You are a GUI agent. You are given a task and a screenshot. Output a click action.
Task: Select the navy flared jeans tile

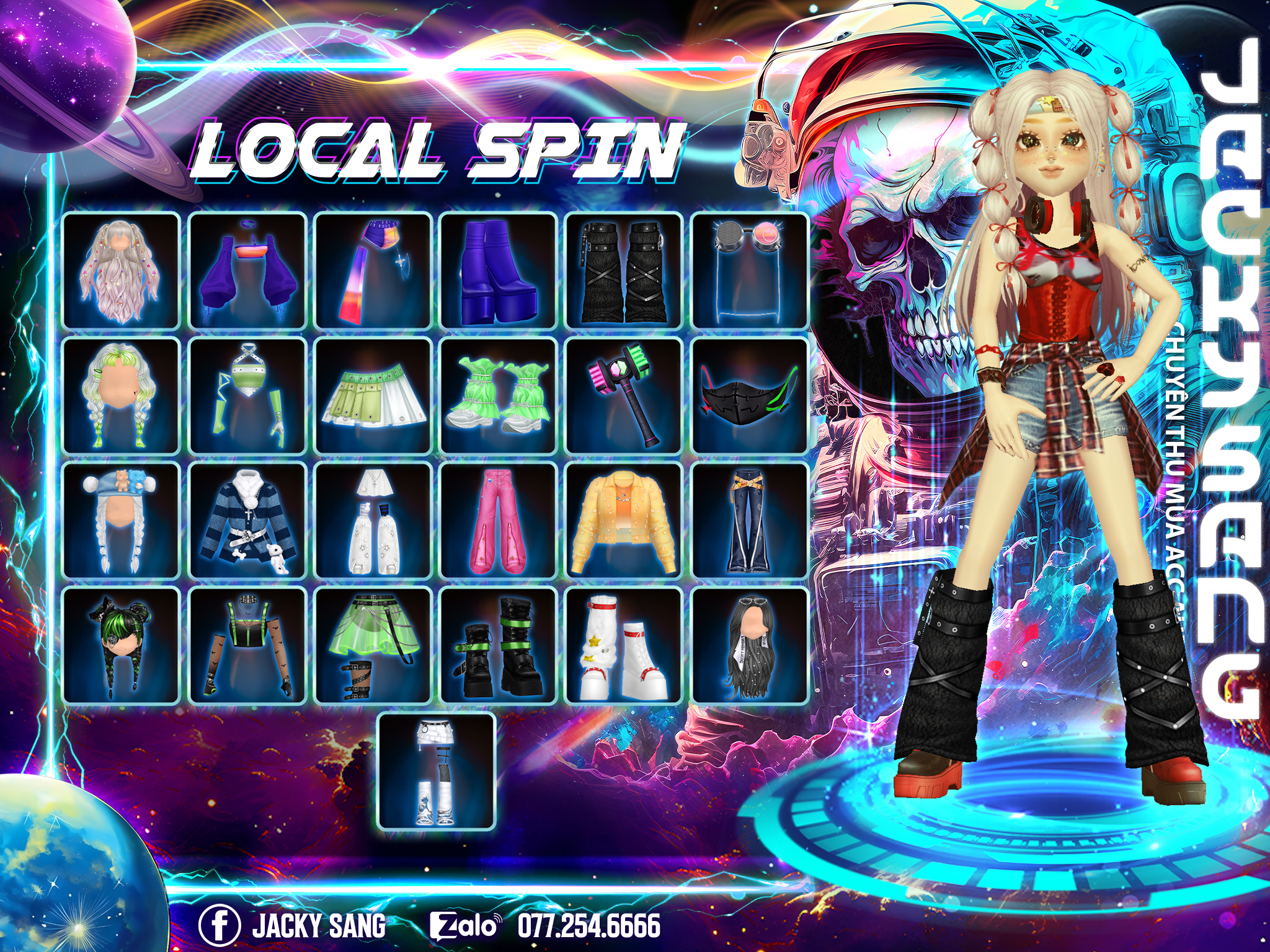click(750, 521)
